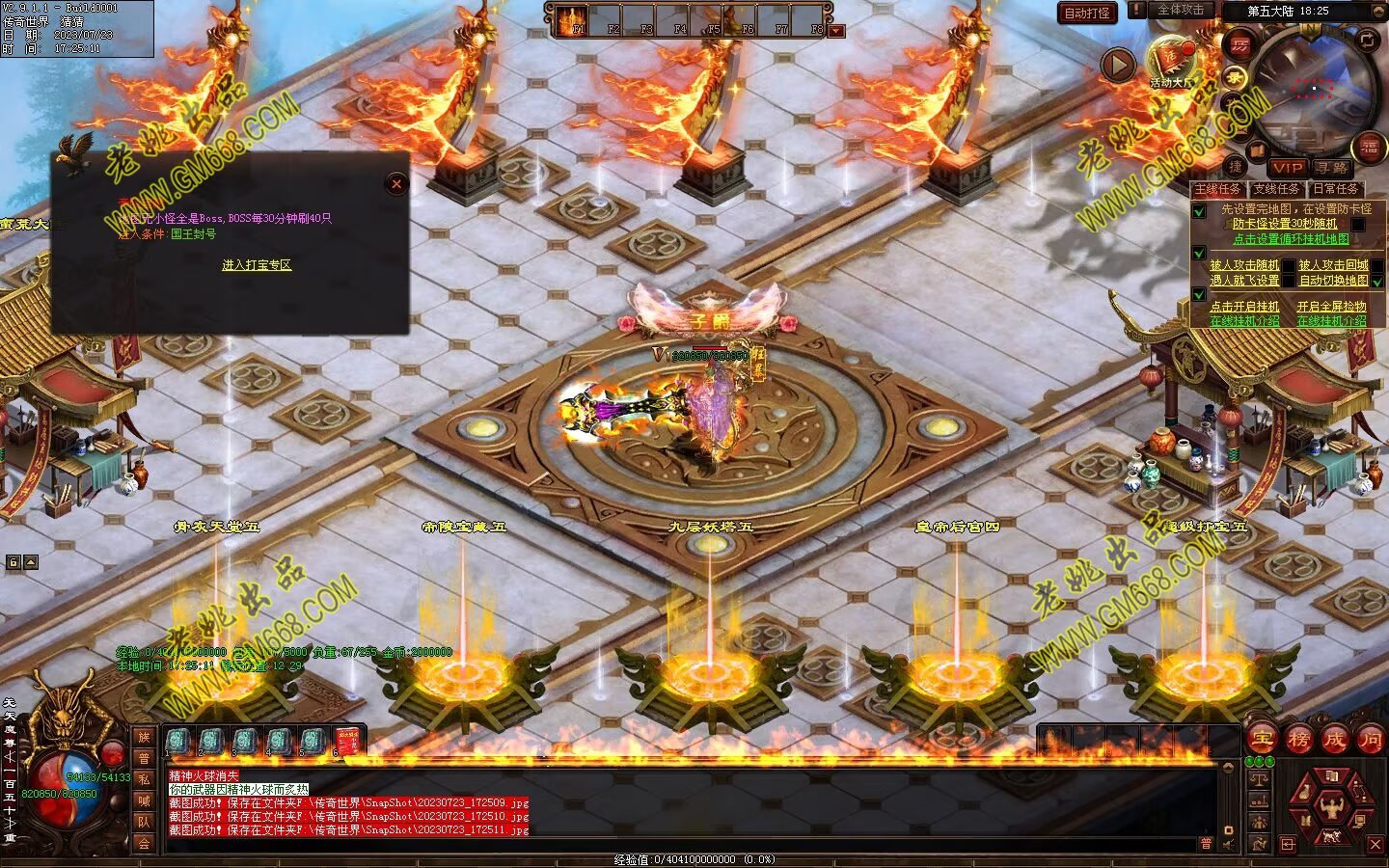Screen dimensions: 1389x868
Task: Select the 私 private chat channel
Action: pyautogui.click(x=144, y=779)
